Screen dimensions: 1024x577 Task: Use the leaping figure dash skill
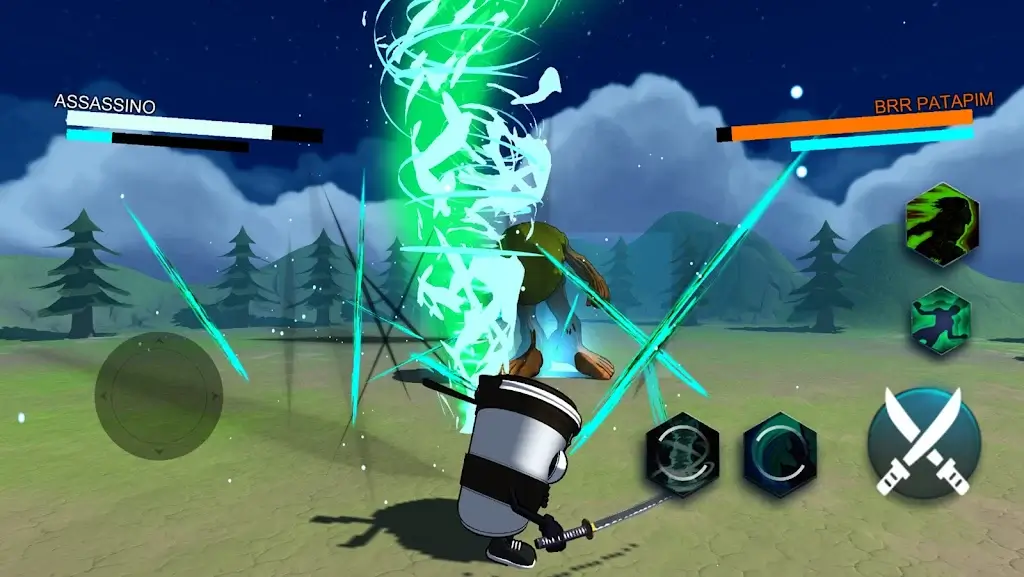tap(941, 321)
